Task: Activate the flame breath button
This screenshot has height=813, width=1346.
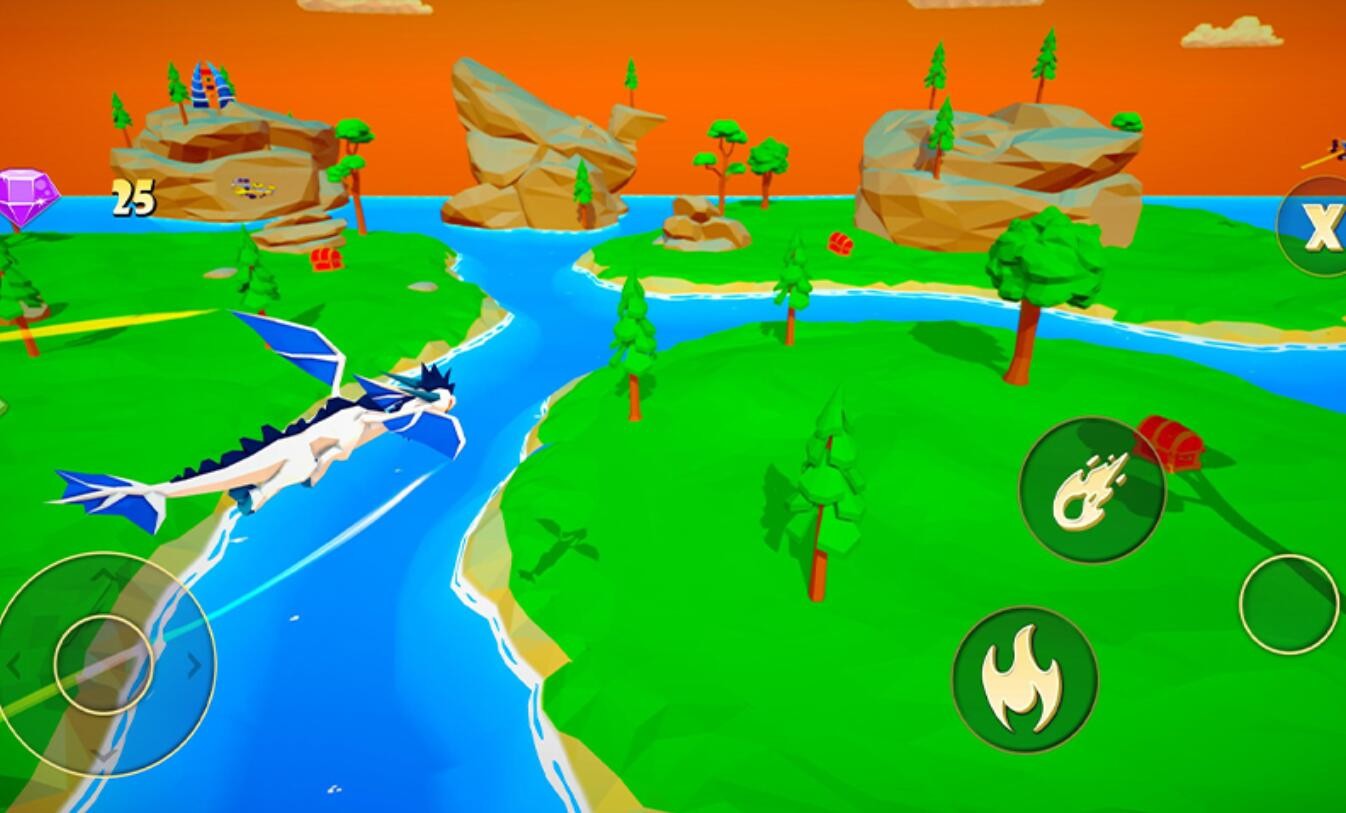Action: [1024, 679]
